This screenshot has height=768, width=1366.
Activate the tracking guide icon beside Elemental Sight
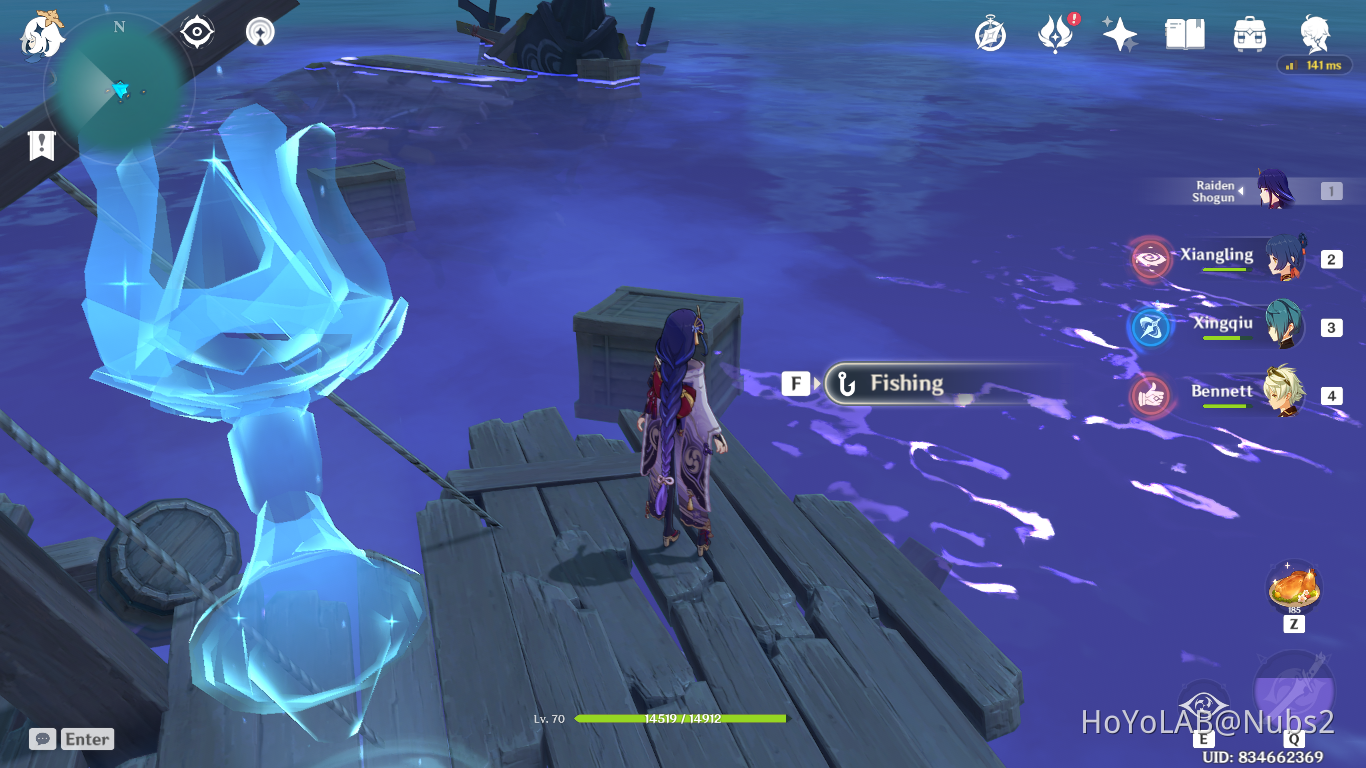click(x=259, y=31)
